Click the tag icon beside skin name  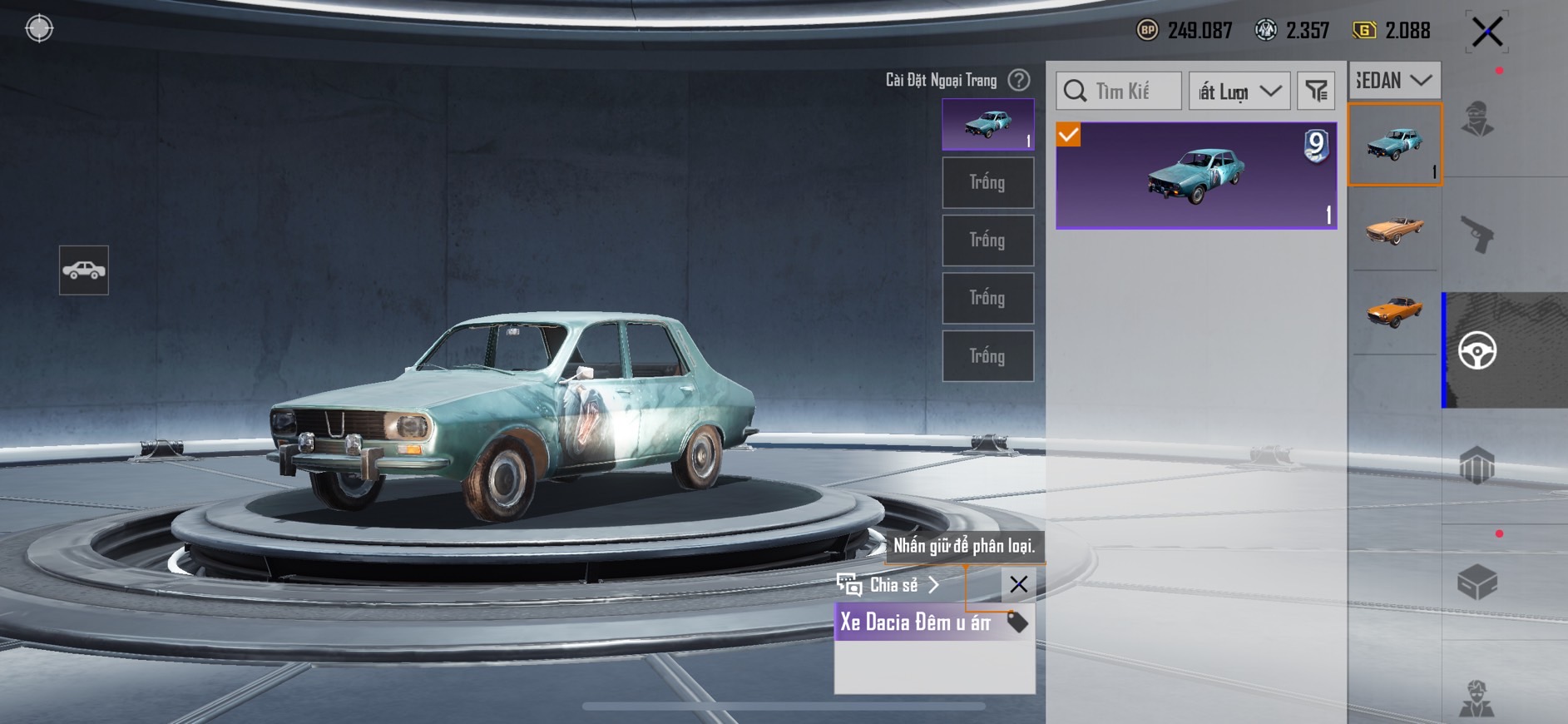1017,622
